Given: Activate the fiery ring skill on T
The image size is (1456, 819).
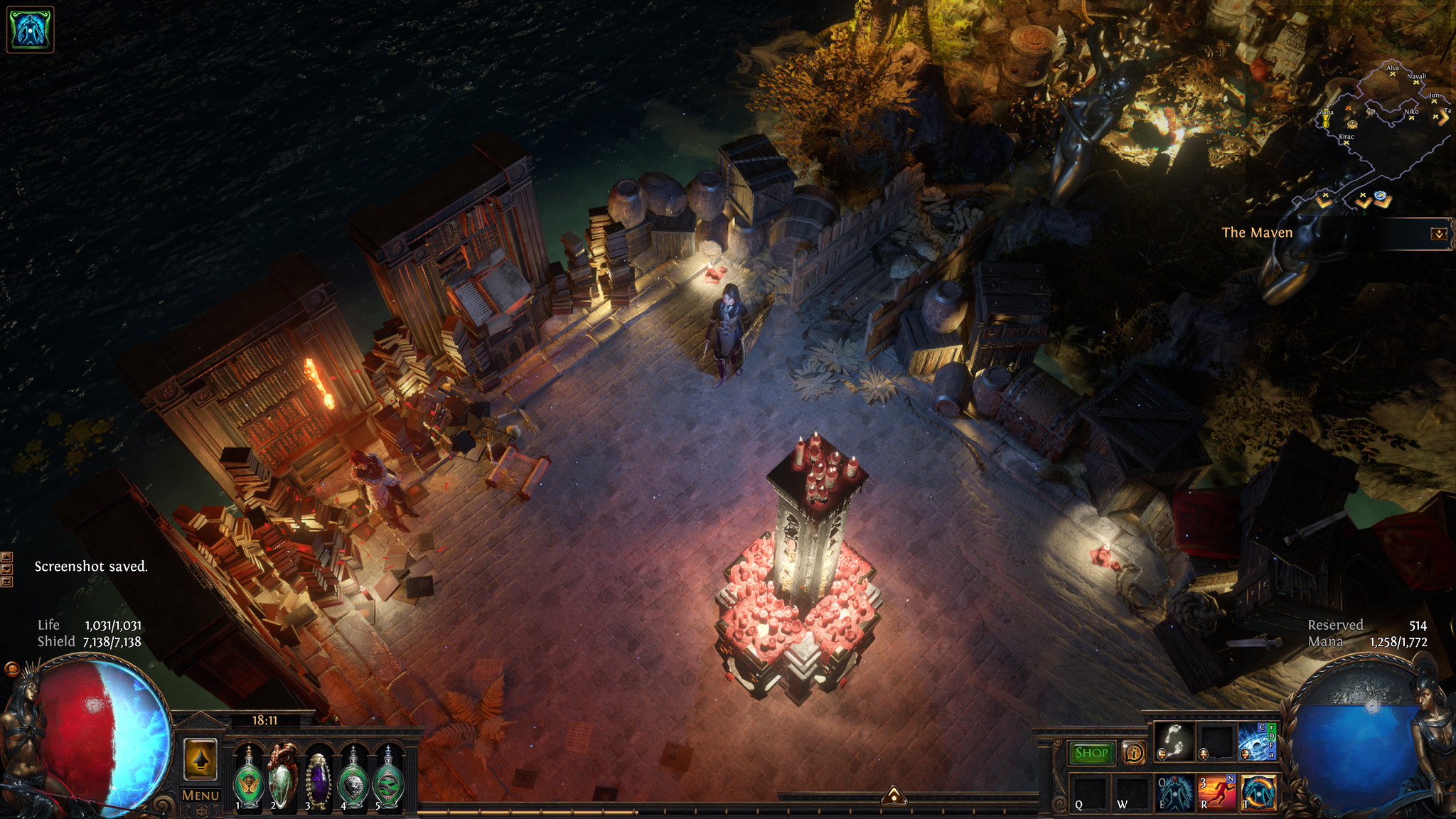Looking at the screenshot, I should [x=1258, y=792].
